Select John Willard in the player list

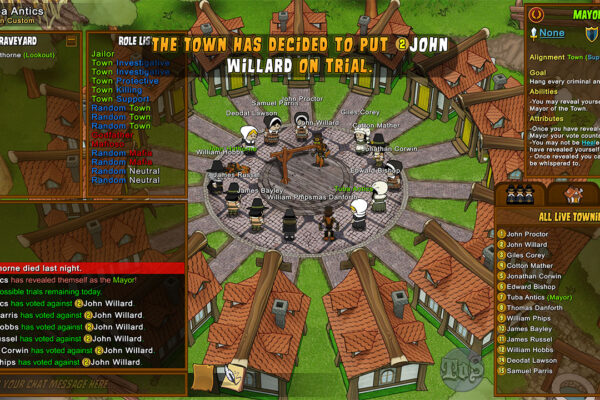coord(528,245)
